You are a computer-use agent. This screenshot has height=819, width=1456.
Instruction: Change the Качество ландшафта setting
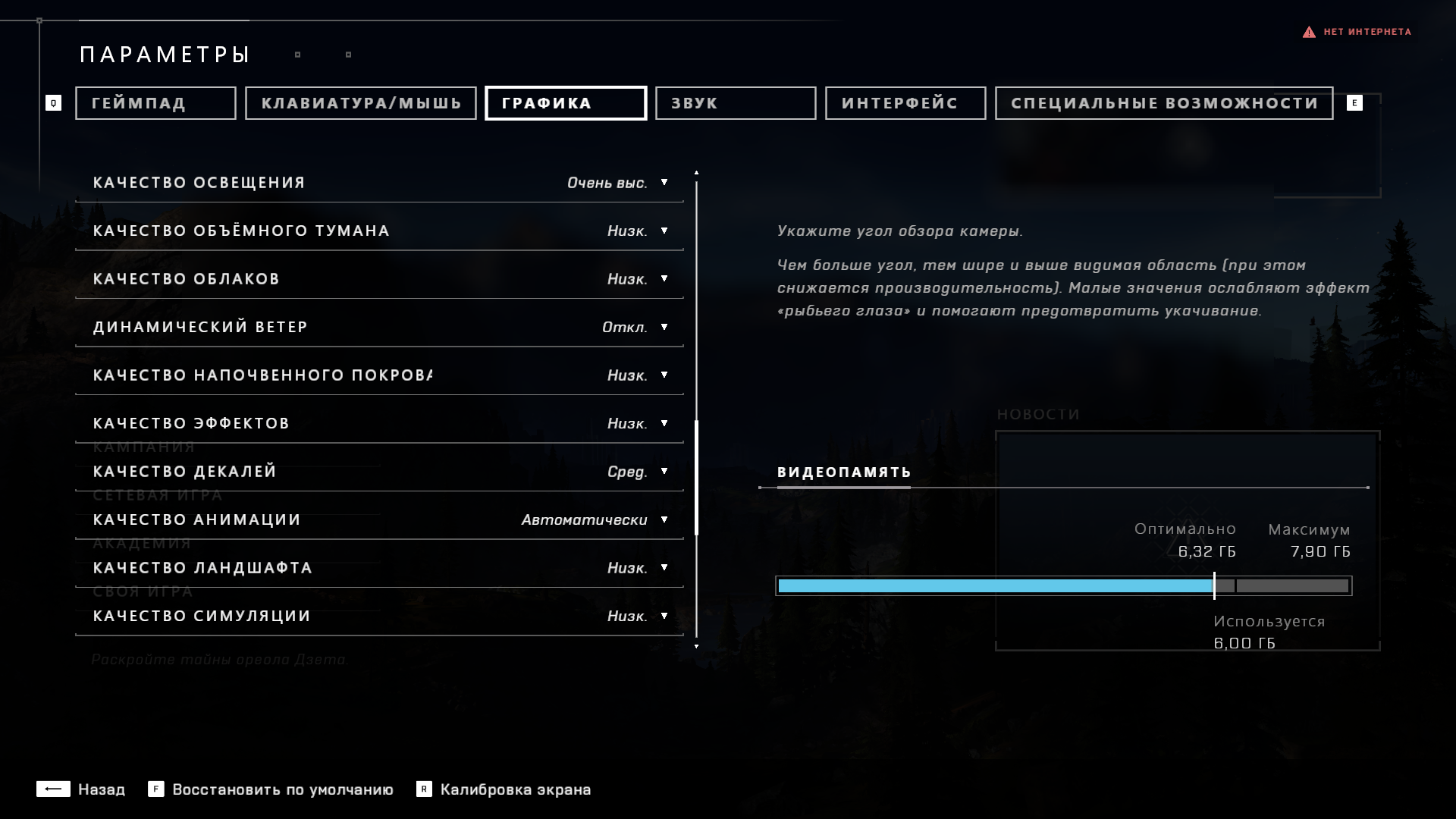pos(637,568)
